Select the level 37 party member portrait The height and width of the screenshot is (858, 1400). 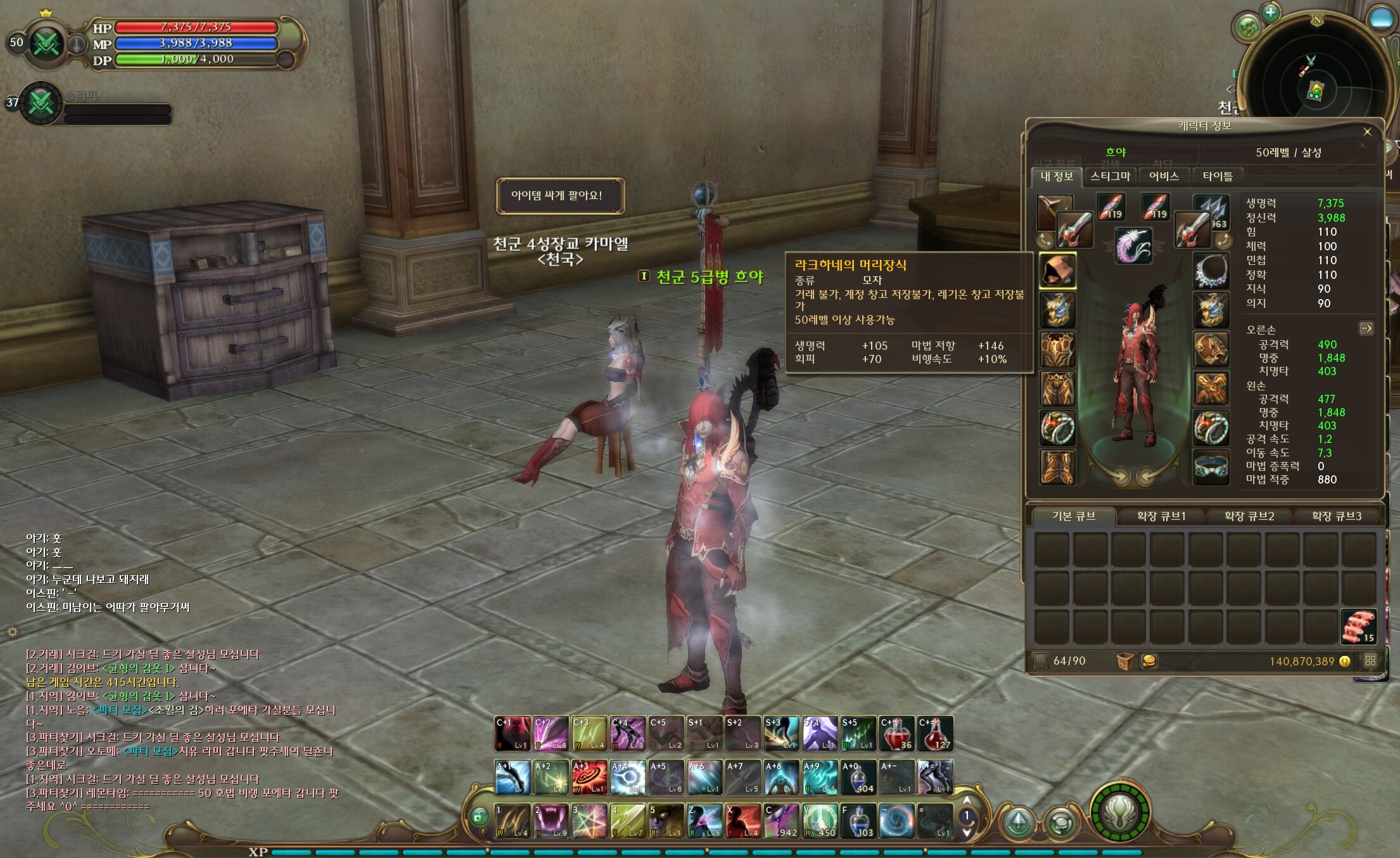coord(41,103)
